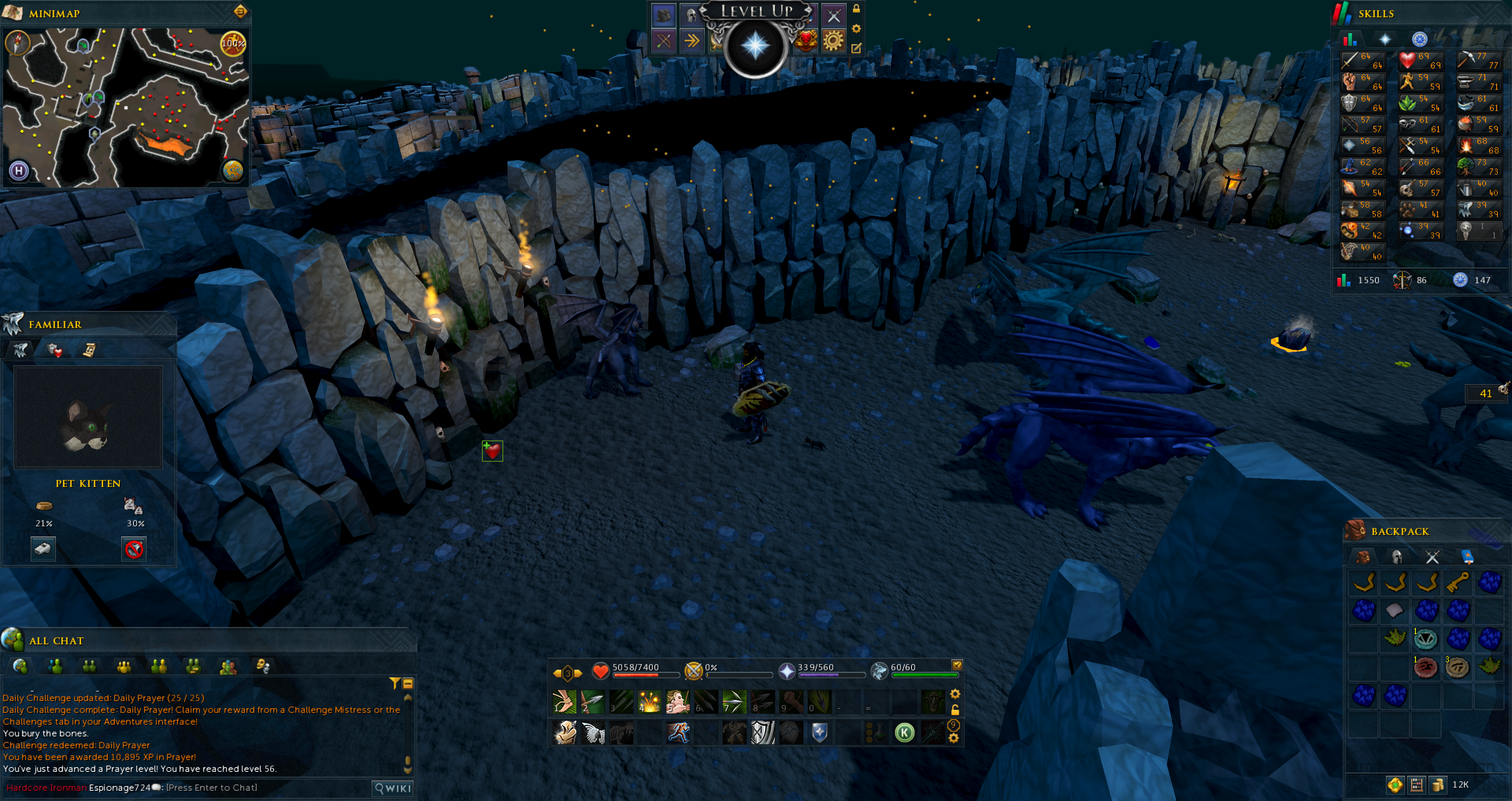Open the Prayer skill showing level 56
1512x801 pixels.
pyautogui.click(x=1362, y=145)
